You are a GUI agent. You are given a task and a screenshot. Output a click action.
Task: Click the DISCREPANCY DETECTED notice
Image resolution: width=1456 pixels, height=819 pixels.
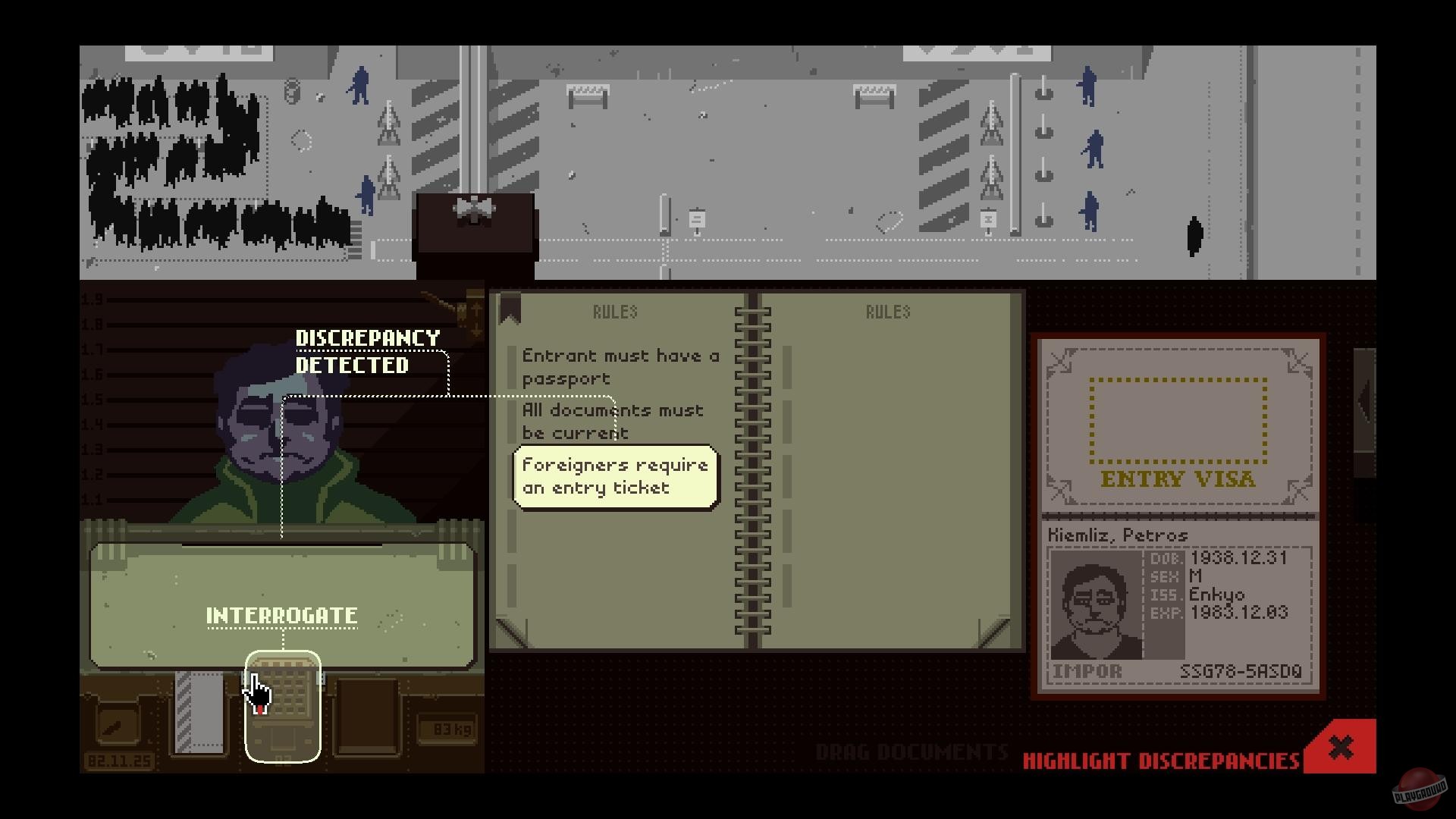tap(367, 351)
